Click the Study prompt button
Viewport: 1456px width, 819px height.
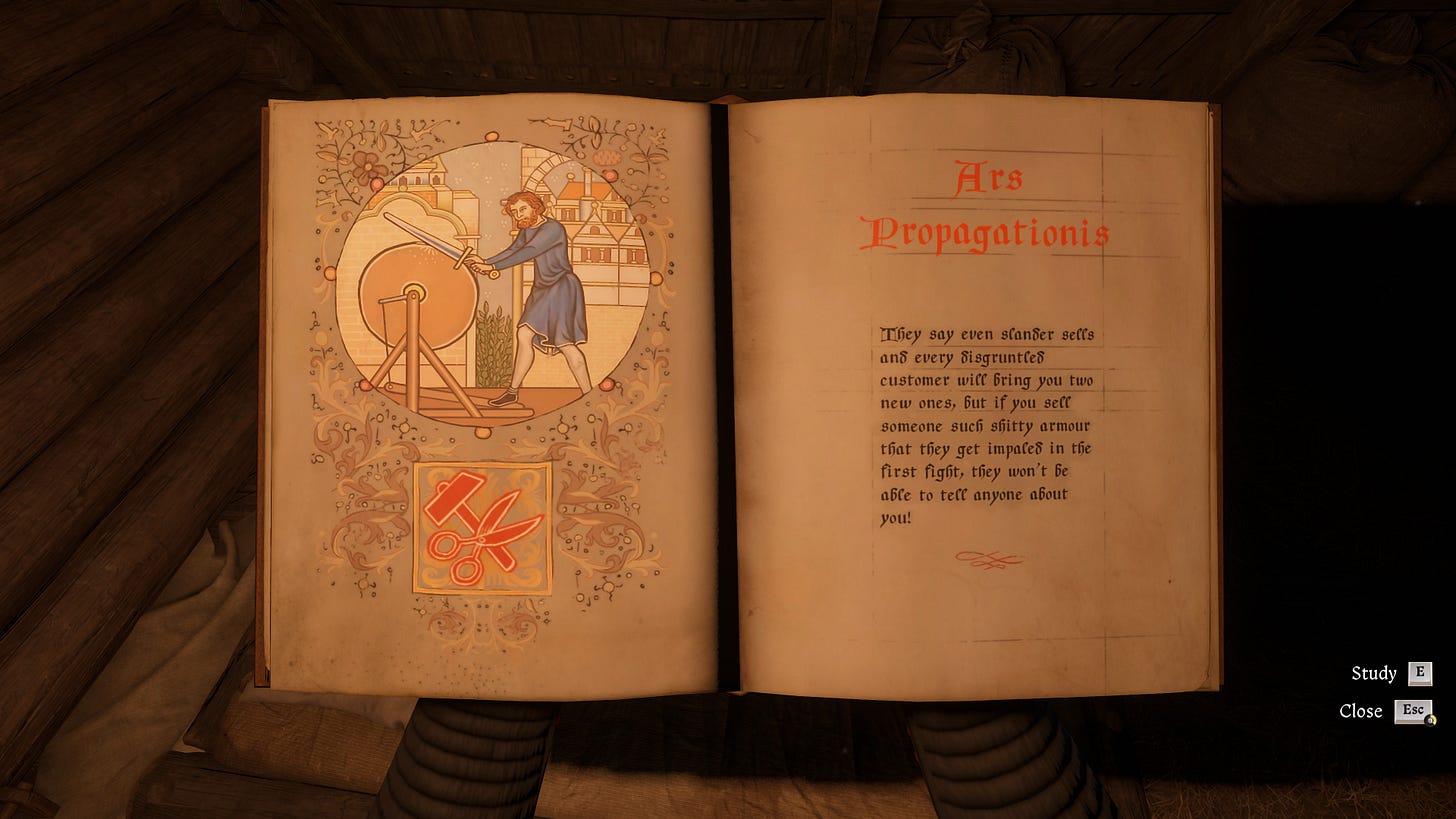point(1418,674)
